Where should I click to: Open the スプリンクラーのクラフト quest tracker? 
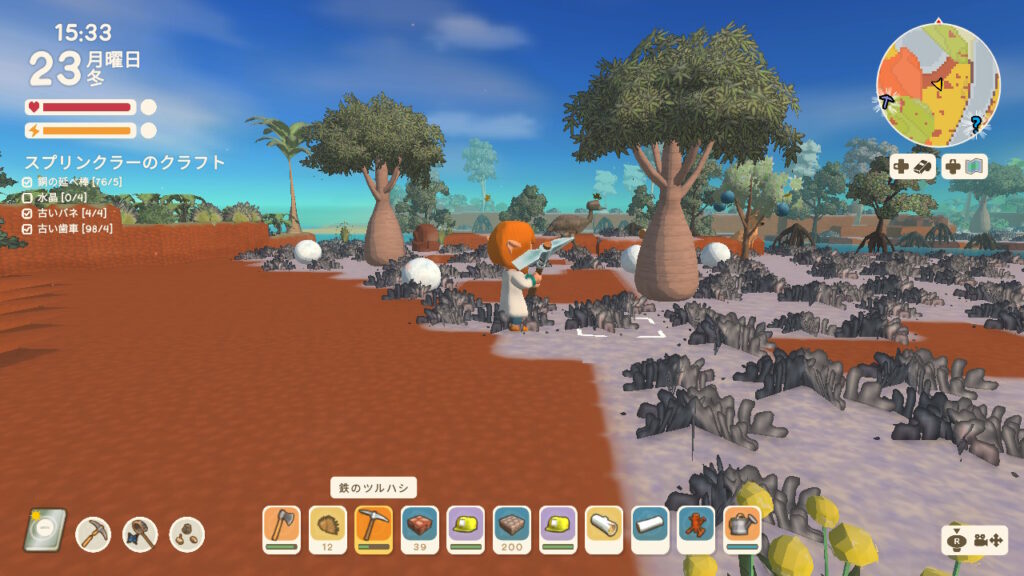[x=124, y=162]
